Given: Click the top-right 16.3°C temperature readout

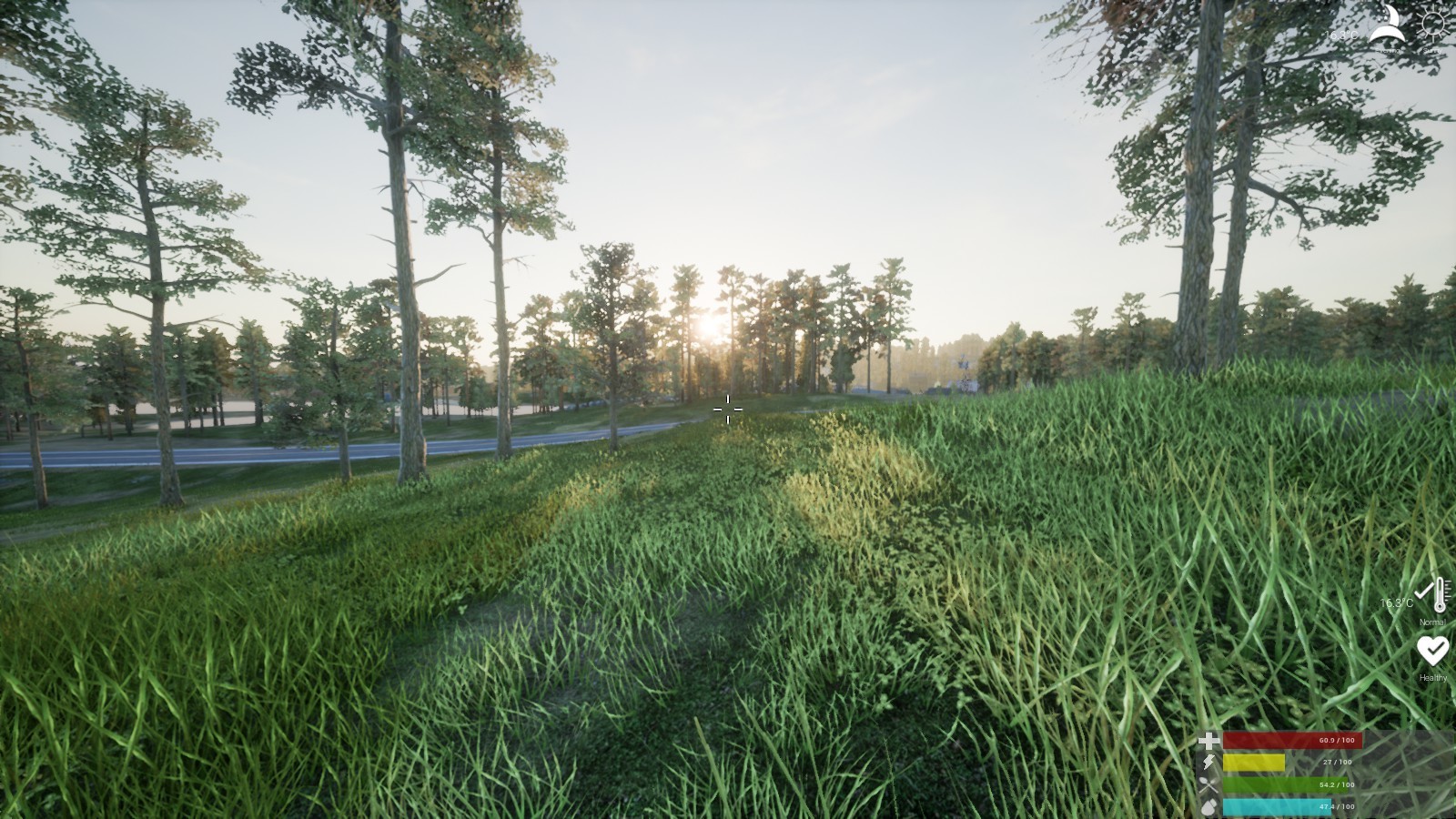Looking at the screenshot, I should (1340, 35).
